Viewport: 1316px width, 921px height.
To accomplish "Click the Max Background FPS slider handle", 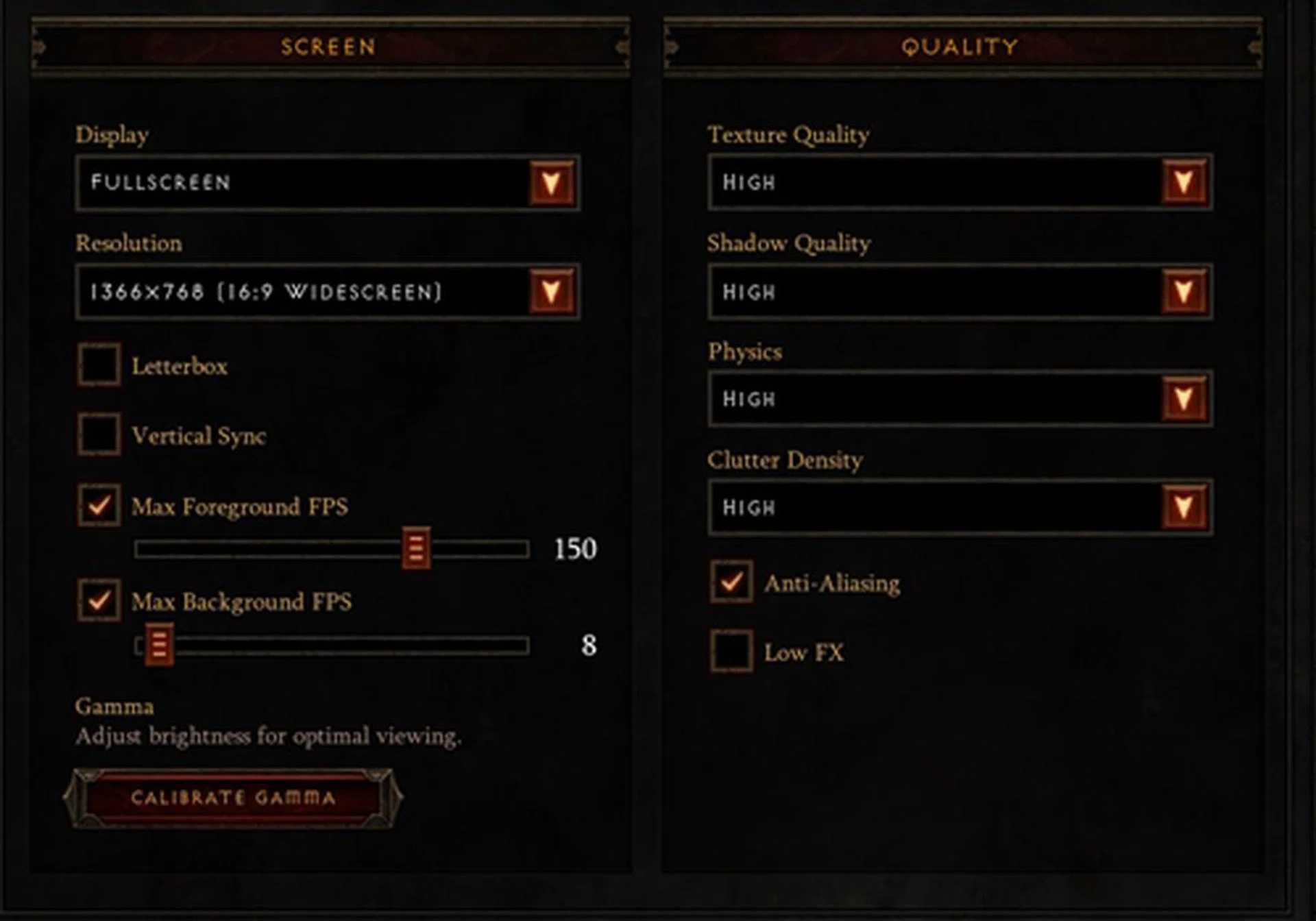I will 159,645.
